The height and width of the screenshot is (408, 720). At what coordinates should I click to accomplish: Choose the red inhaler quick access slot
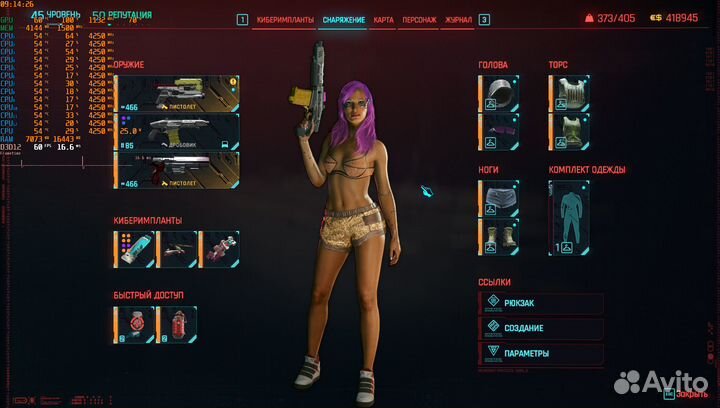point(177,324)
